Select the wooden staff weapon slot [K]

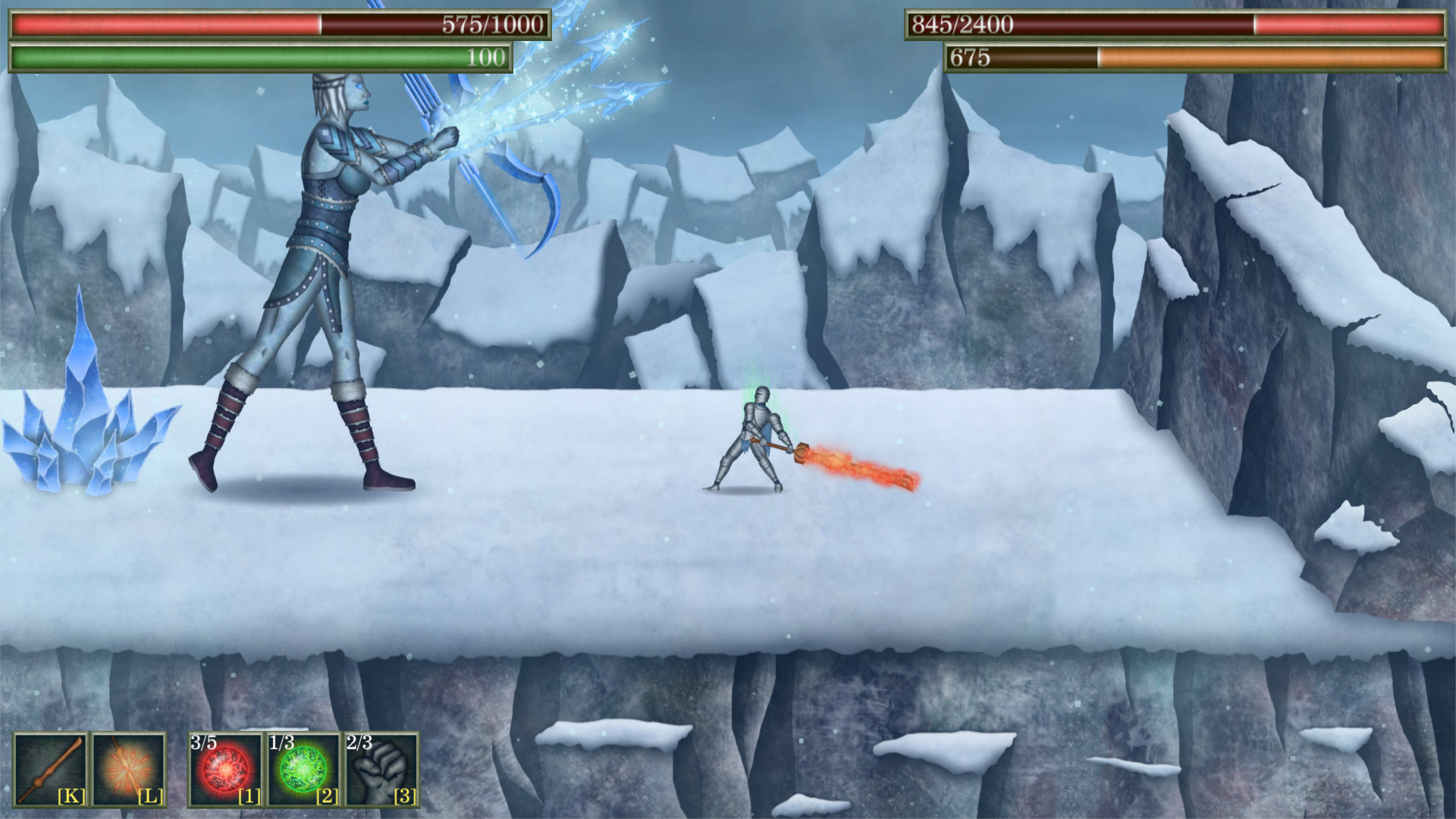50,768
